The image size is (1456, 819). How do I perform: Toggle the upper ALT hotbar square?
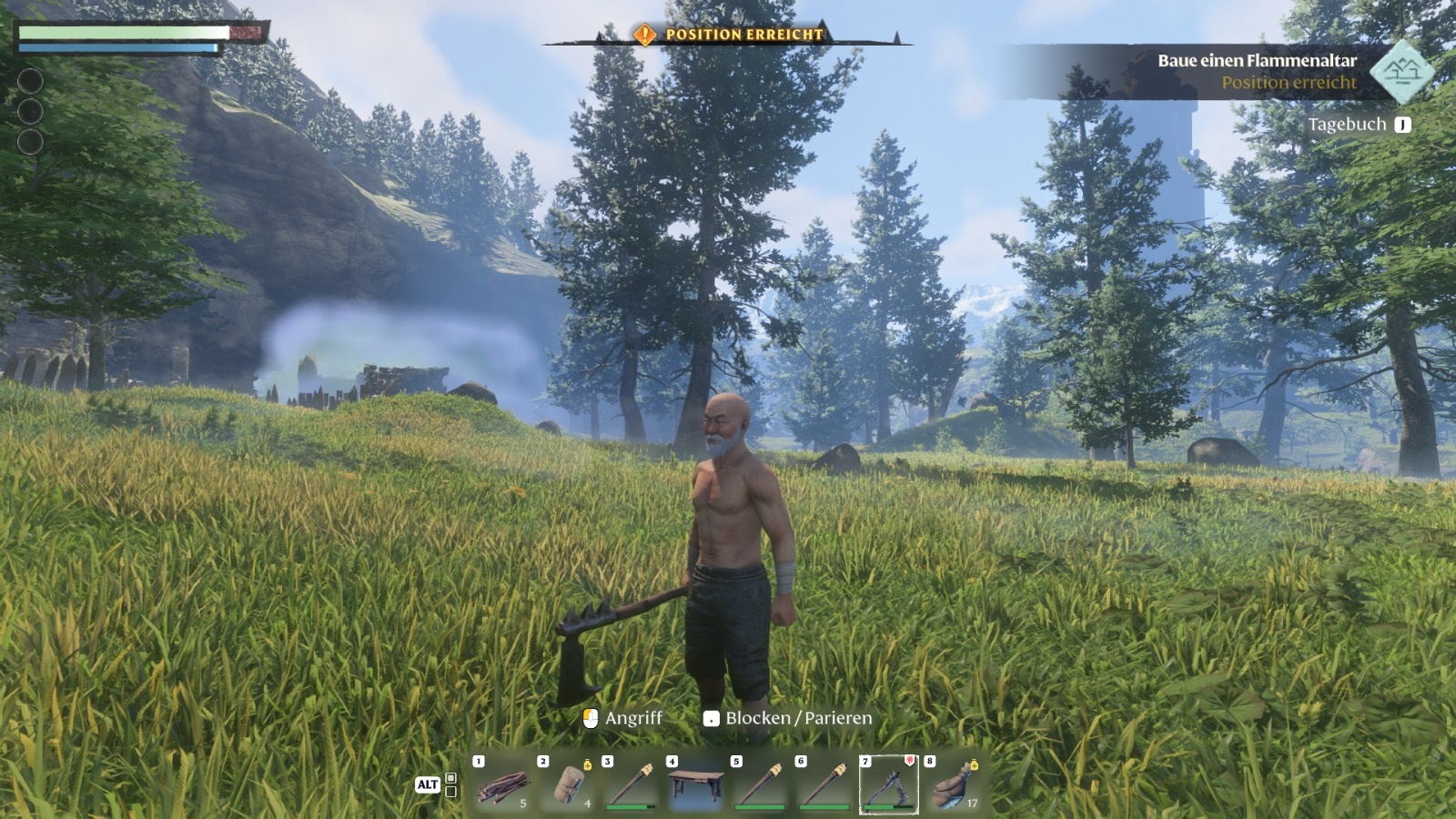(450, 778)
